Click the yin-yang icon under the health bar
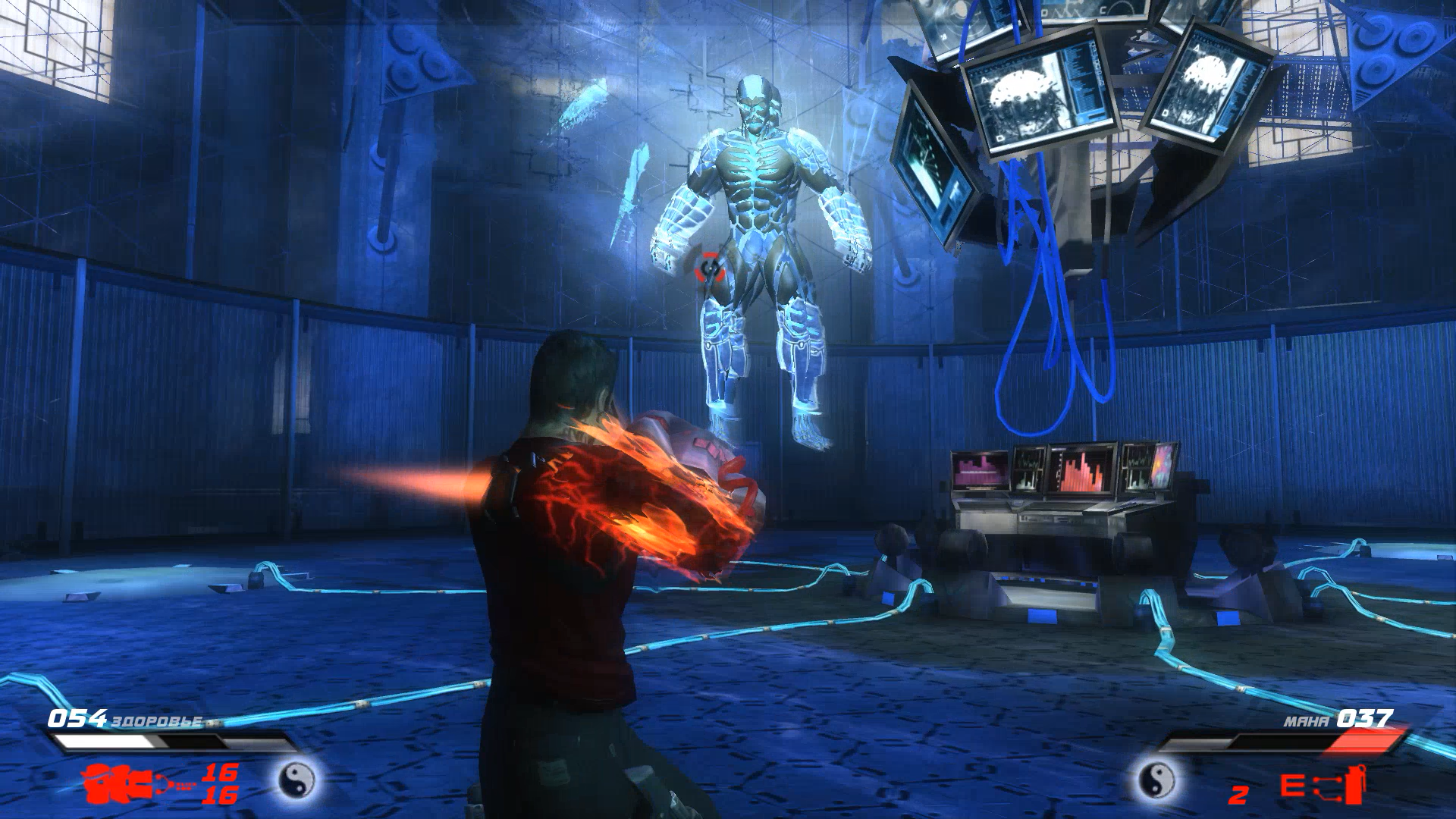 coord(297,779)
